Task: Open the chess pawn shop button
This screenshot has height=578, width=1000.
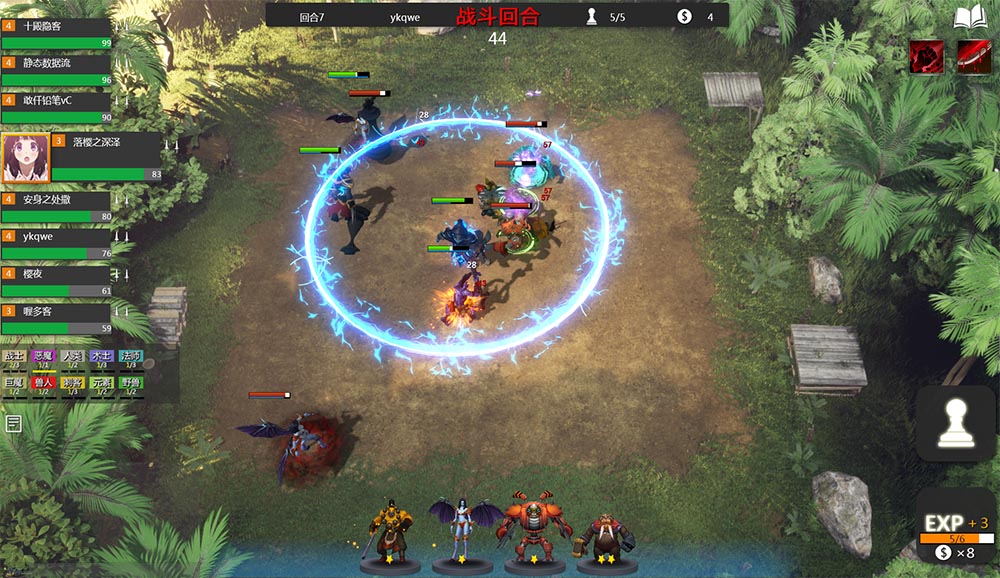Action: click(x=955, y=424)
